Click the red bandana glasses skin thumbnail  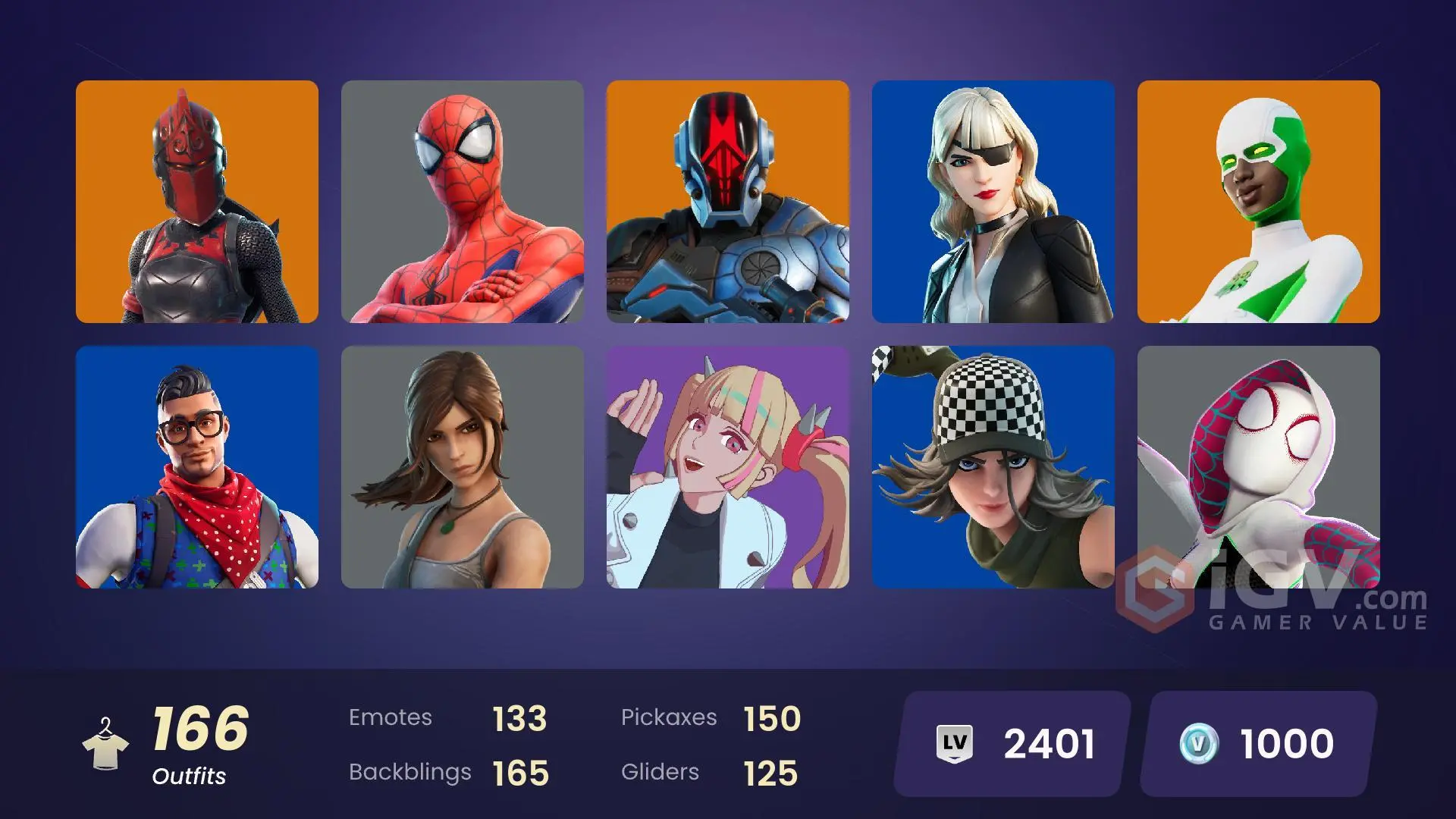[x=197, y=465]
